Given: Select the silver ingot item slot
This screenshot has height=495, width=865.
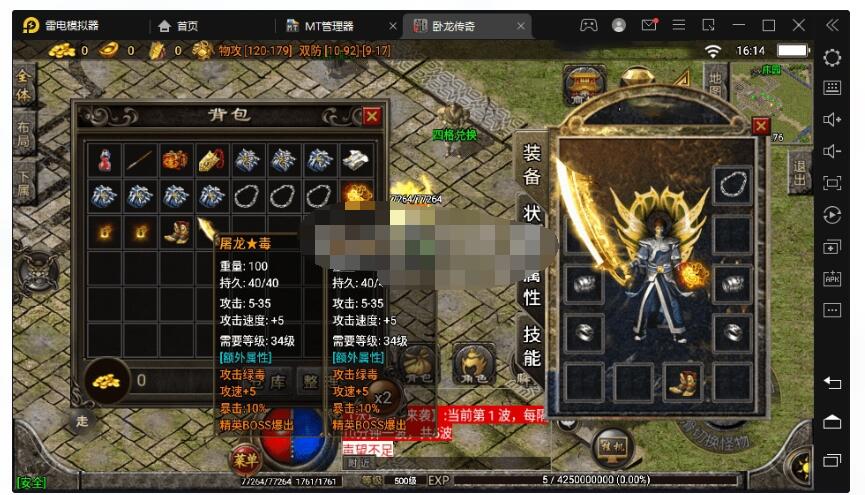Looking at the screenshot, I should 355,160.
